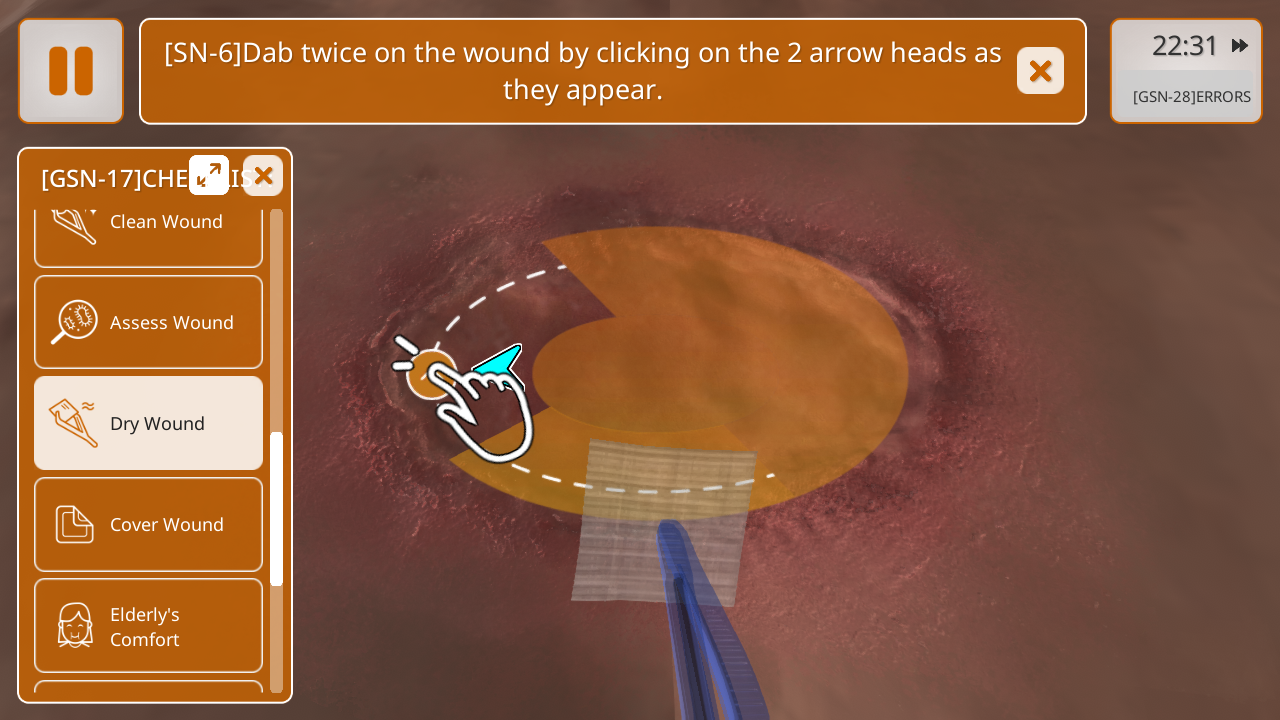
Task: Close the checklist panel
Action: pyautogui.click(x=263, y=176)
